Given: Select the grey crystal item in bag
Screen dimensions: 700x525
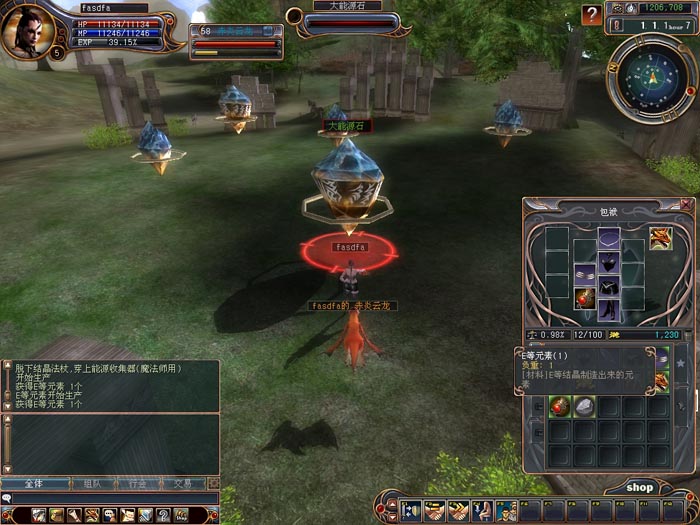Looking at the screenshot, I should [x=585, y=406].
